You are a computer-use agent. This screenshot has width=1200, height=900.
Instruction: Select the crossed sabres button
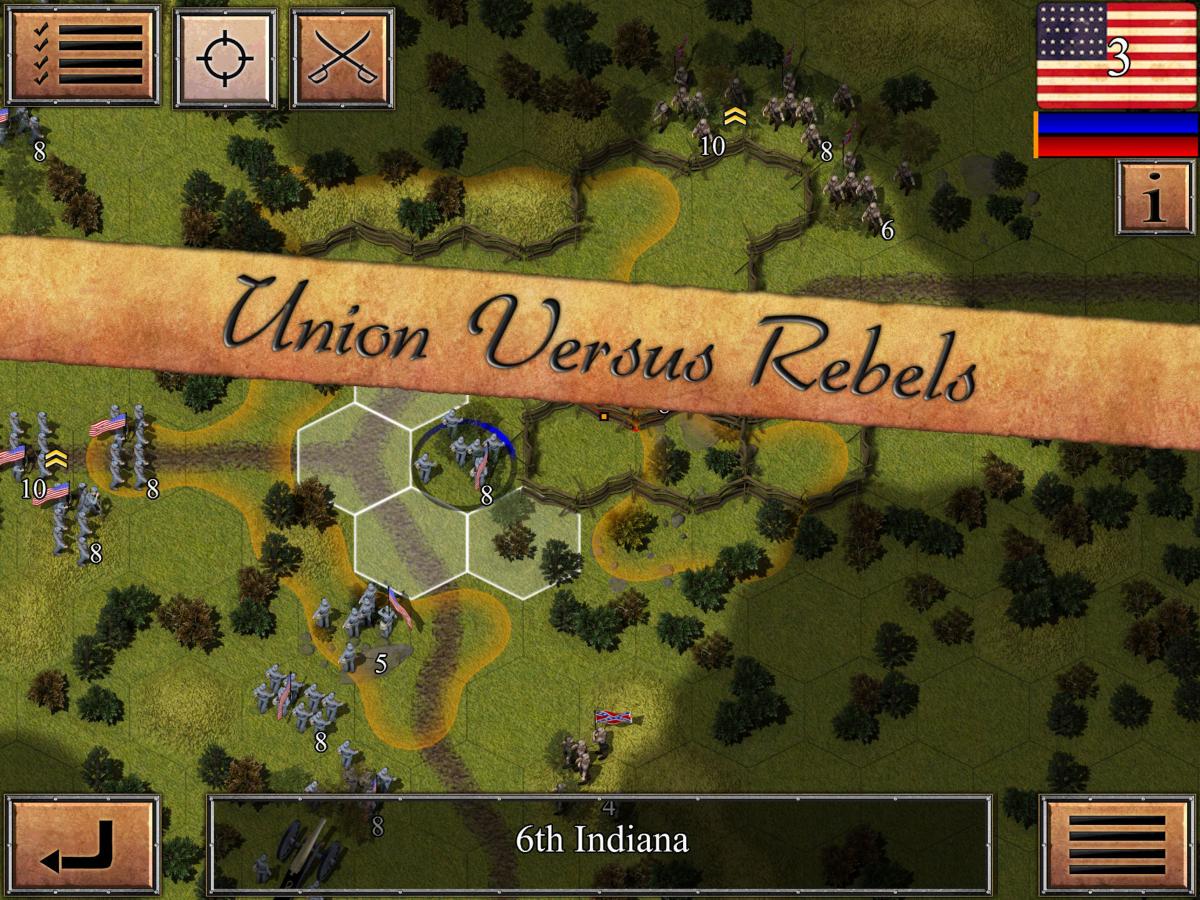tap(341, 57)
